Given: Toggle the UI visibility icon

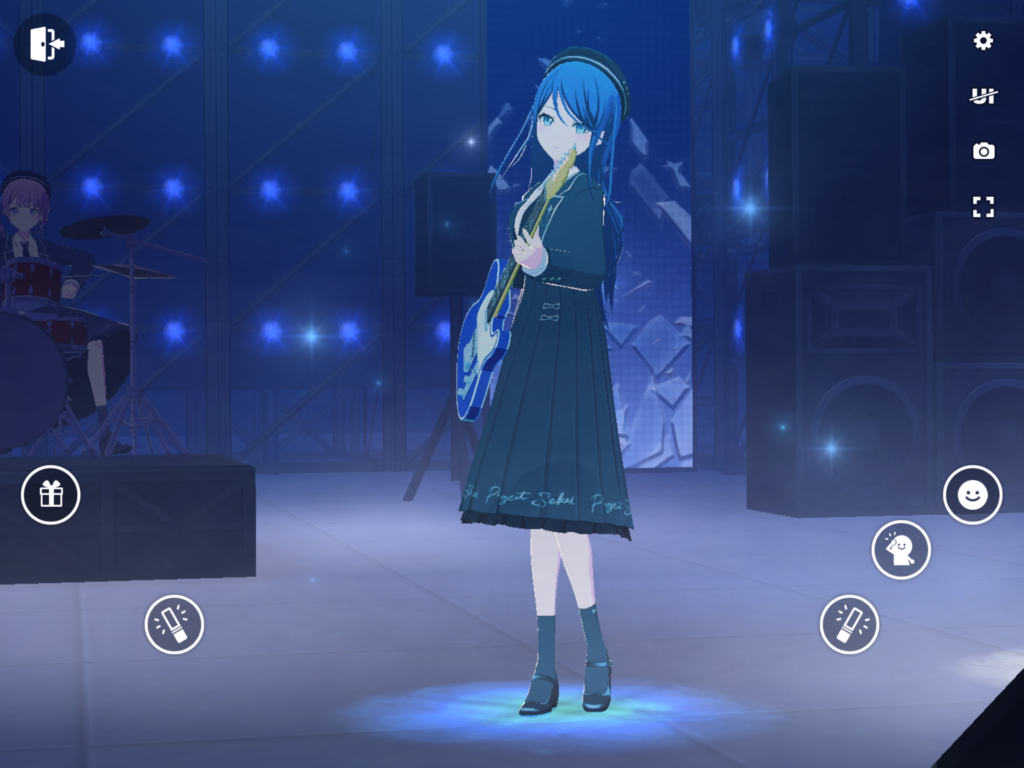Looking at the screenshot, I should pyautogui.click(x=983, y=96).
